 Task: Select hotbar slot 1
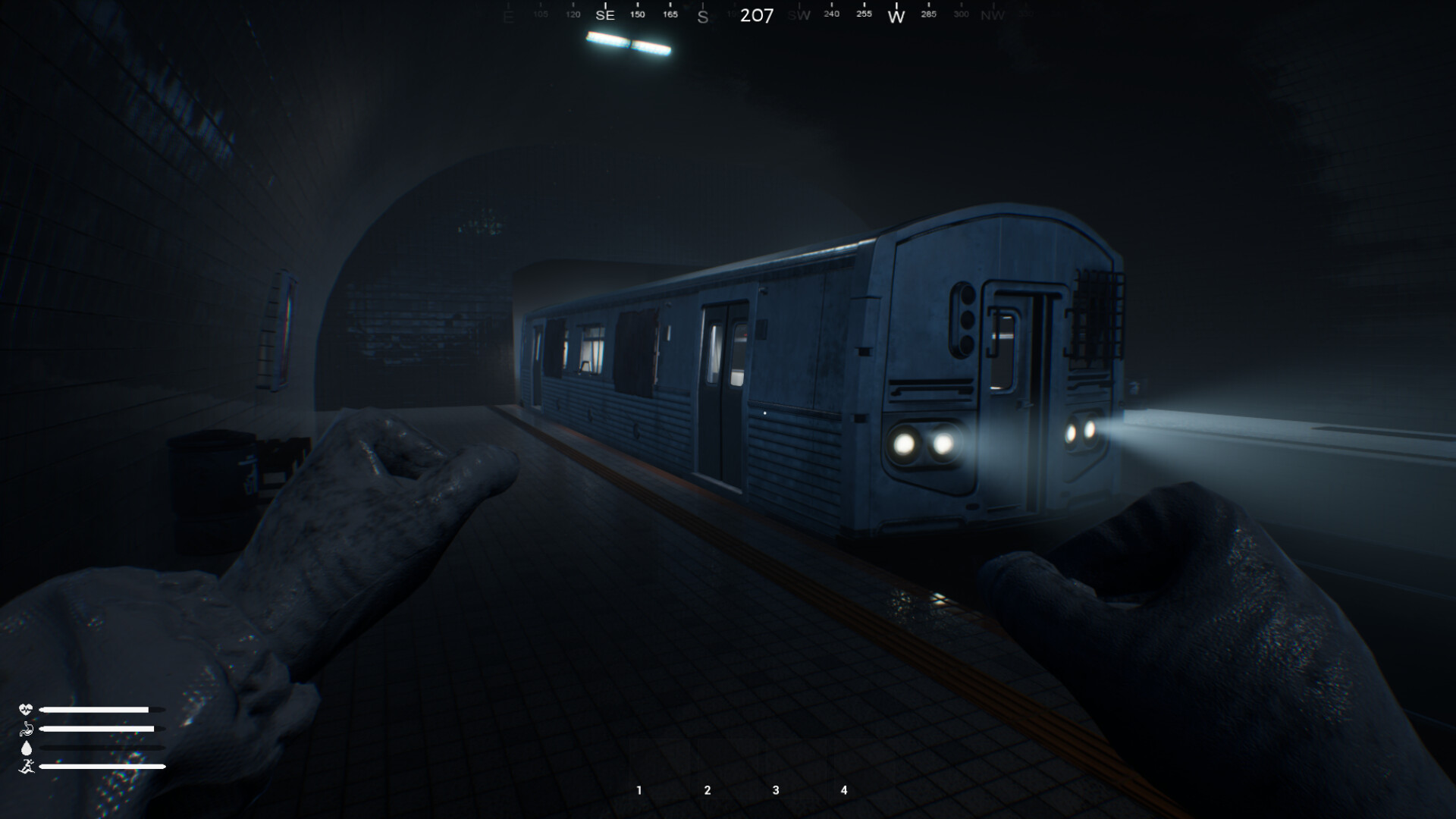(x=639, y=789)
